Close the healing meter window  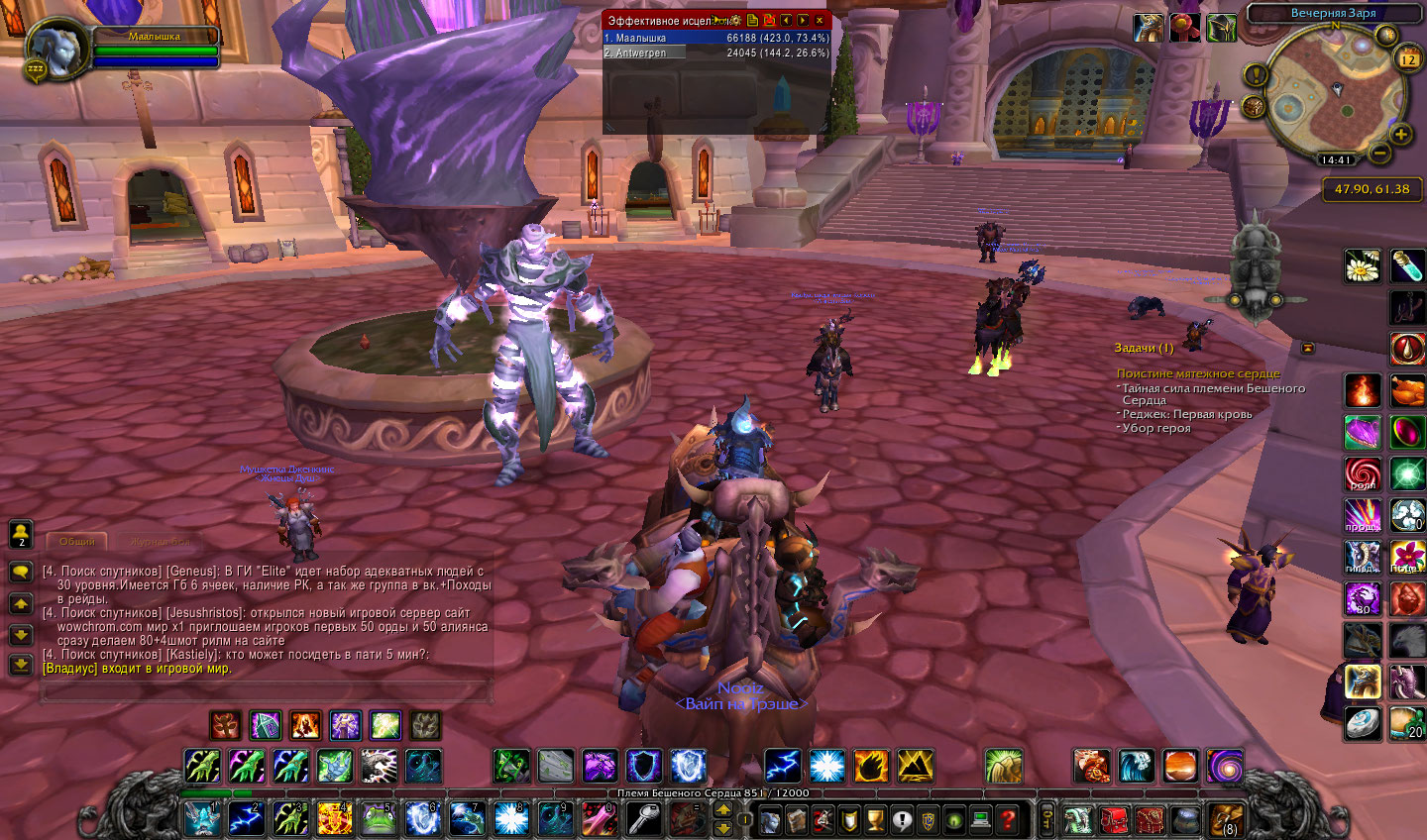pos(820,20)
